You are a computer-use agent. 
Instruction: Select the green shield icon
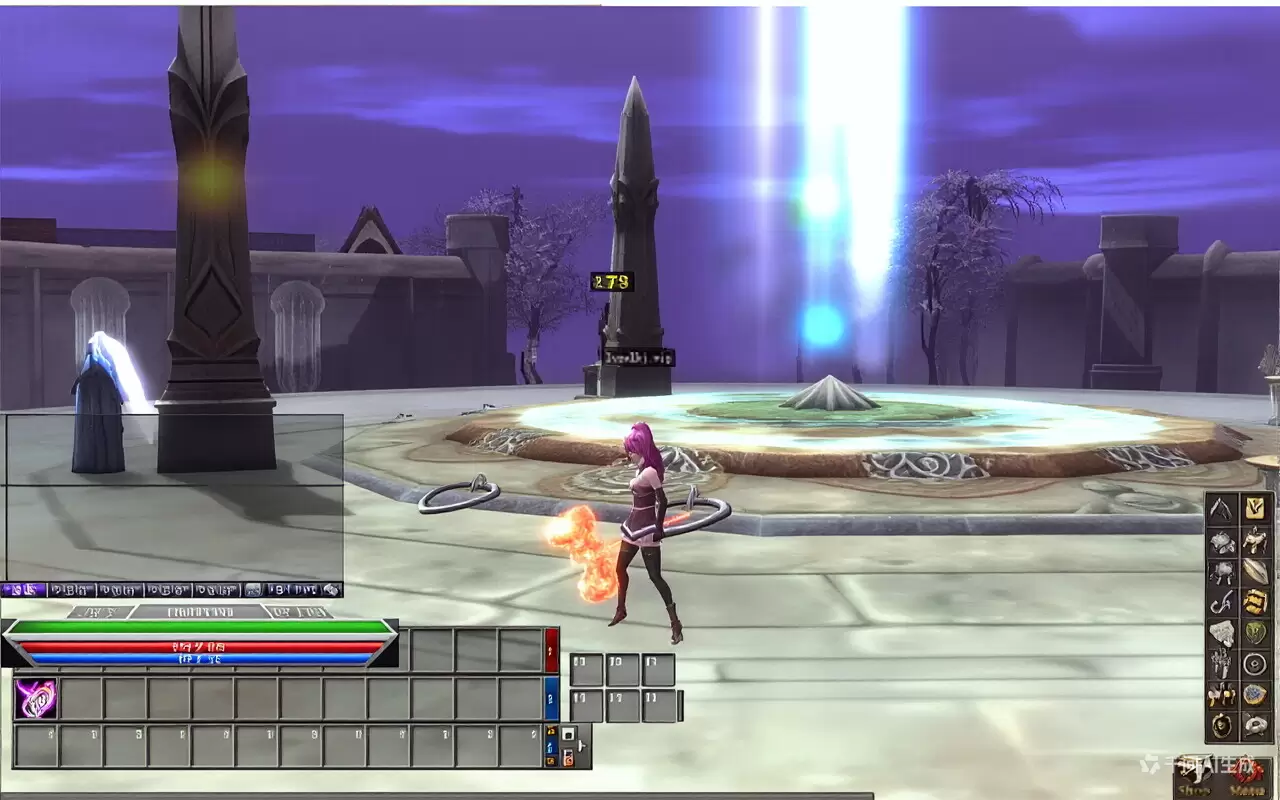[x=1254, y=634]
